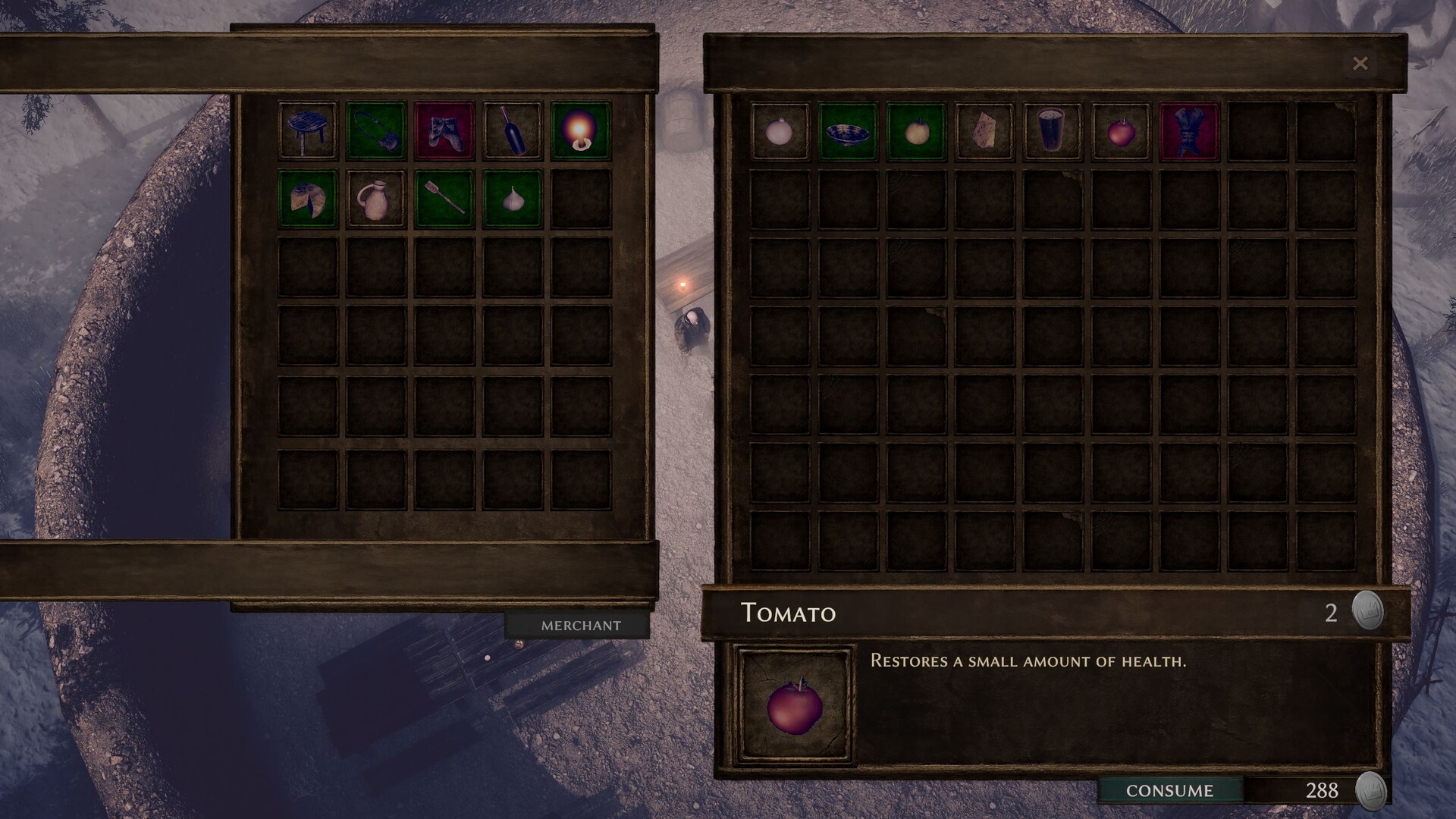Select the cheese wheel in merchant stock
The width and height of the screenshot is (1456, 819).
click(x=308, y=199)
